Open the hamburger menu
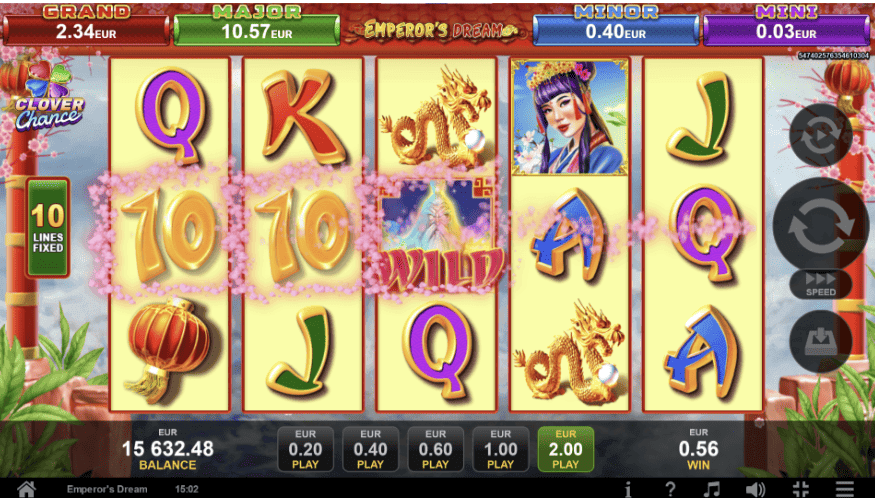This screenshot has width=875, height=498. tap(846, 489)
